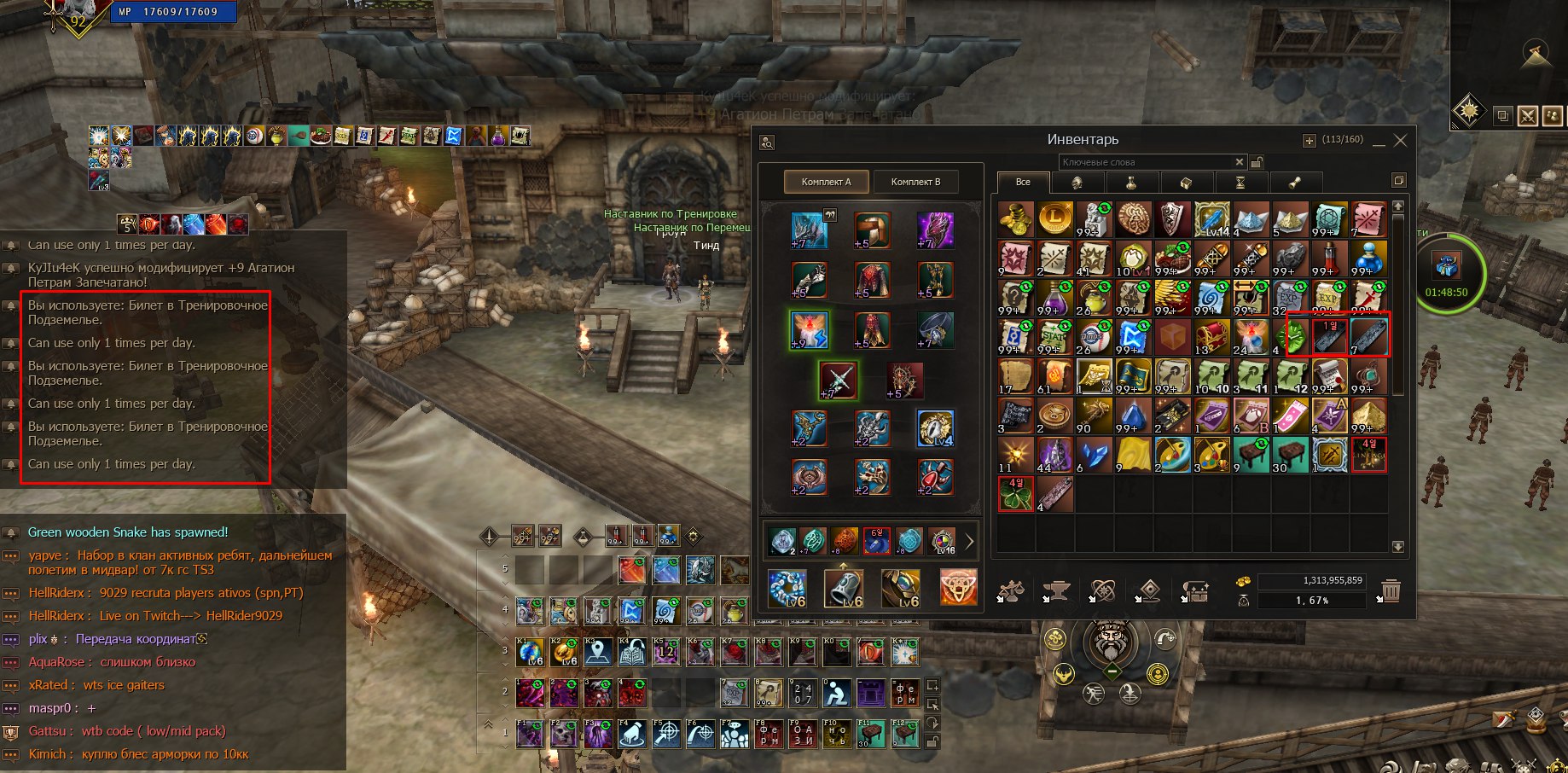Select the four-leaf clover item
Viewport: 1568px width, 773px height.
point(1015,494)
